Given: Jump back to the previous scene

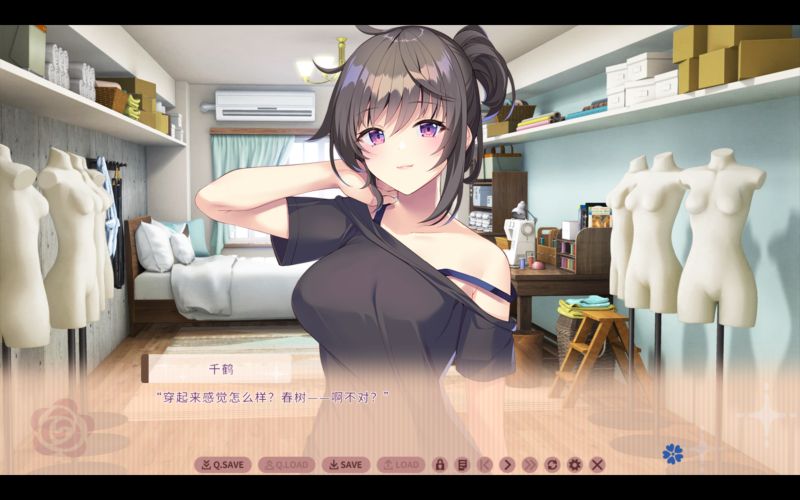Looking at the screenshot, I should pyautogui.click(x=484, y=464).
